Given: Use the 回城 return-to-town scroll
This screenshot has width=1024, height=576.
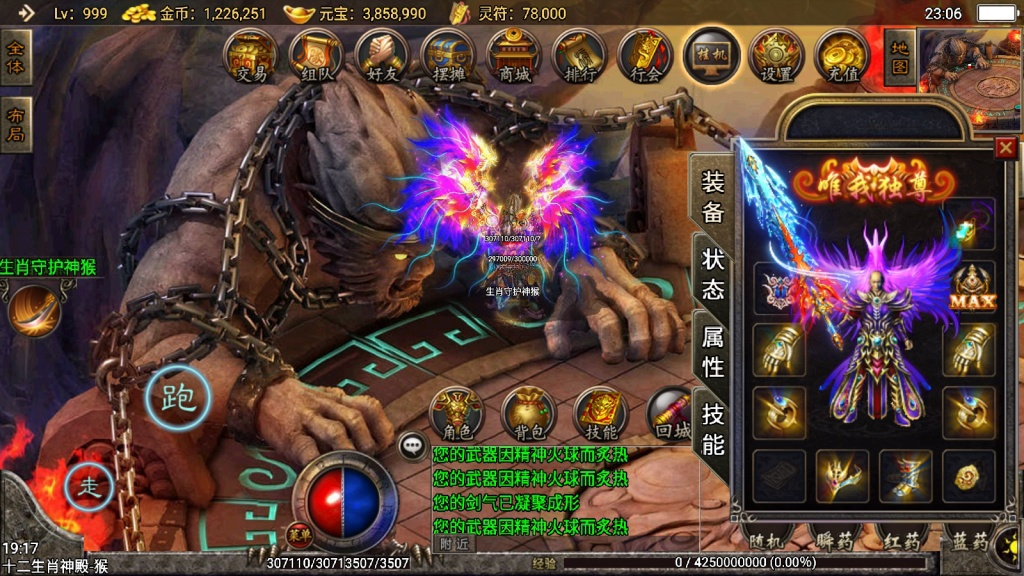Looking at the screenshot, I should coord(672,414).
